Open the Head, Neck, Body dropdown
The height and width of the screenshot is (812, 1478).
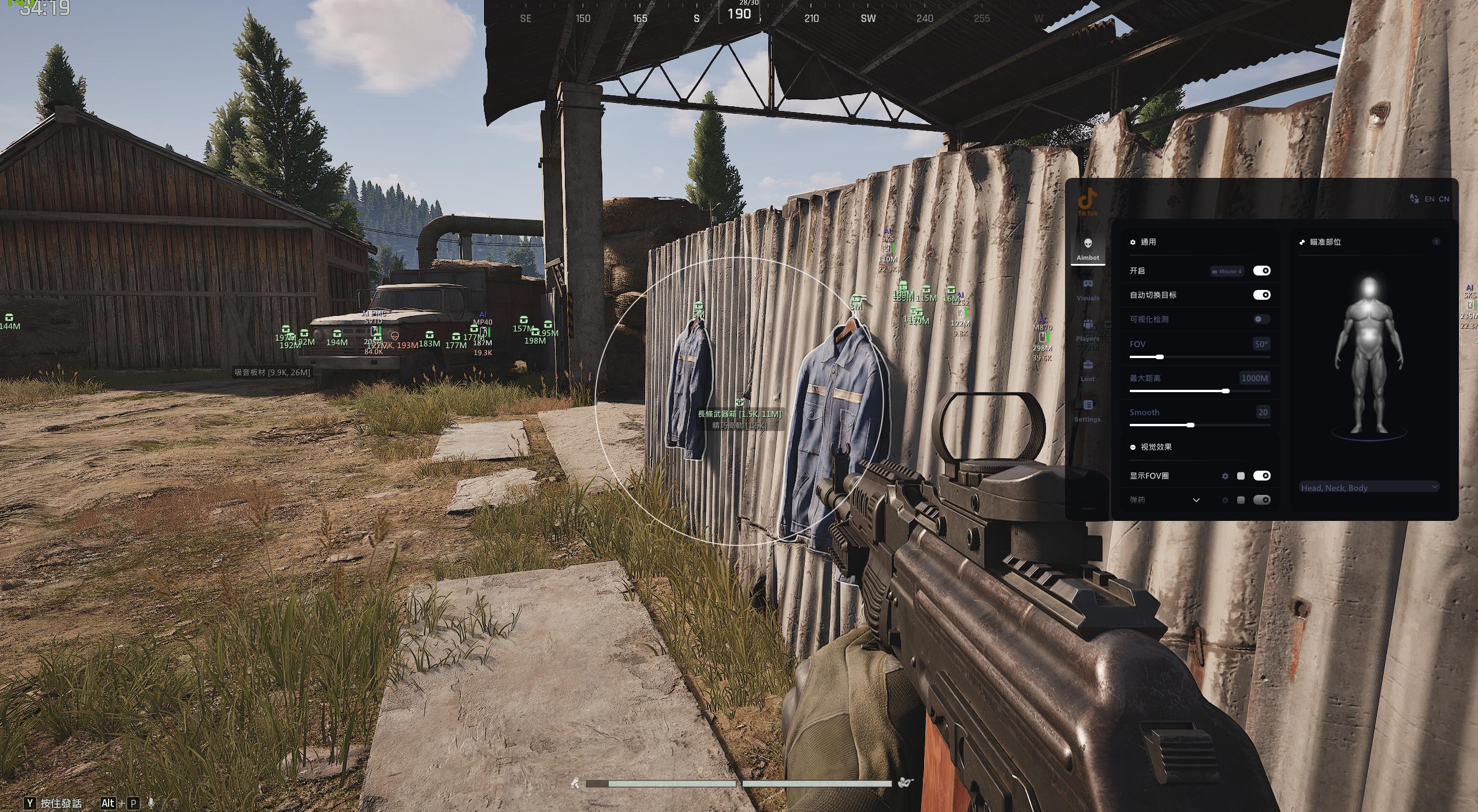pos(1368,488)
